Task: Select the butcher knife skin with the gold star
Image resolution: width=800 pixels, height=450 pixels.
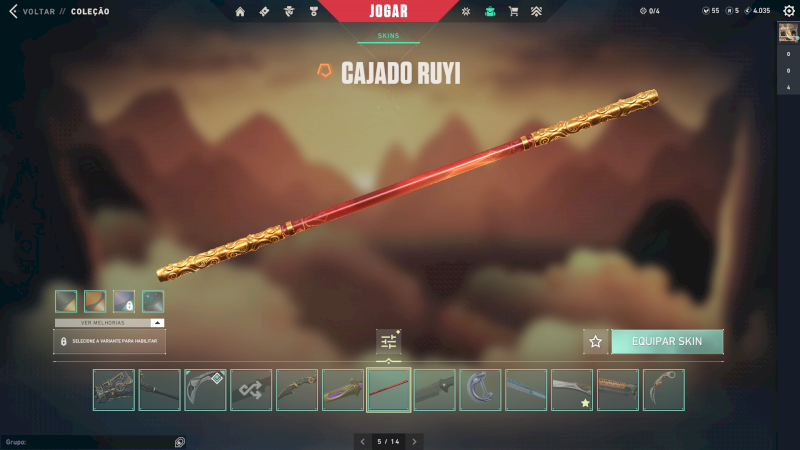Action: [x=571, y=390]
